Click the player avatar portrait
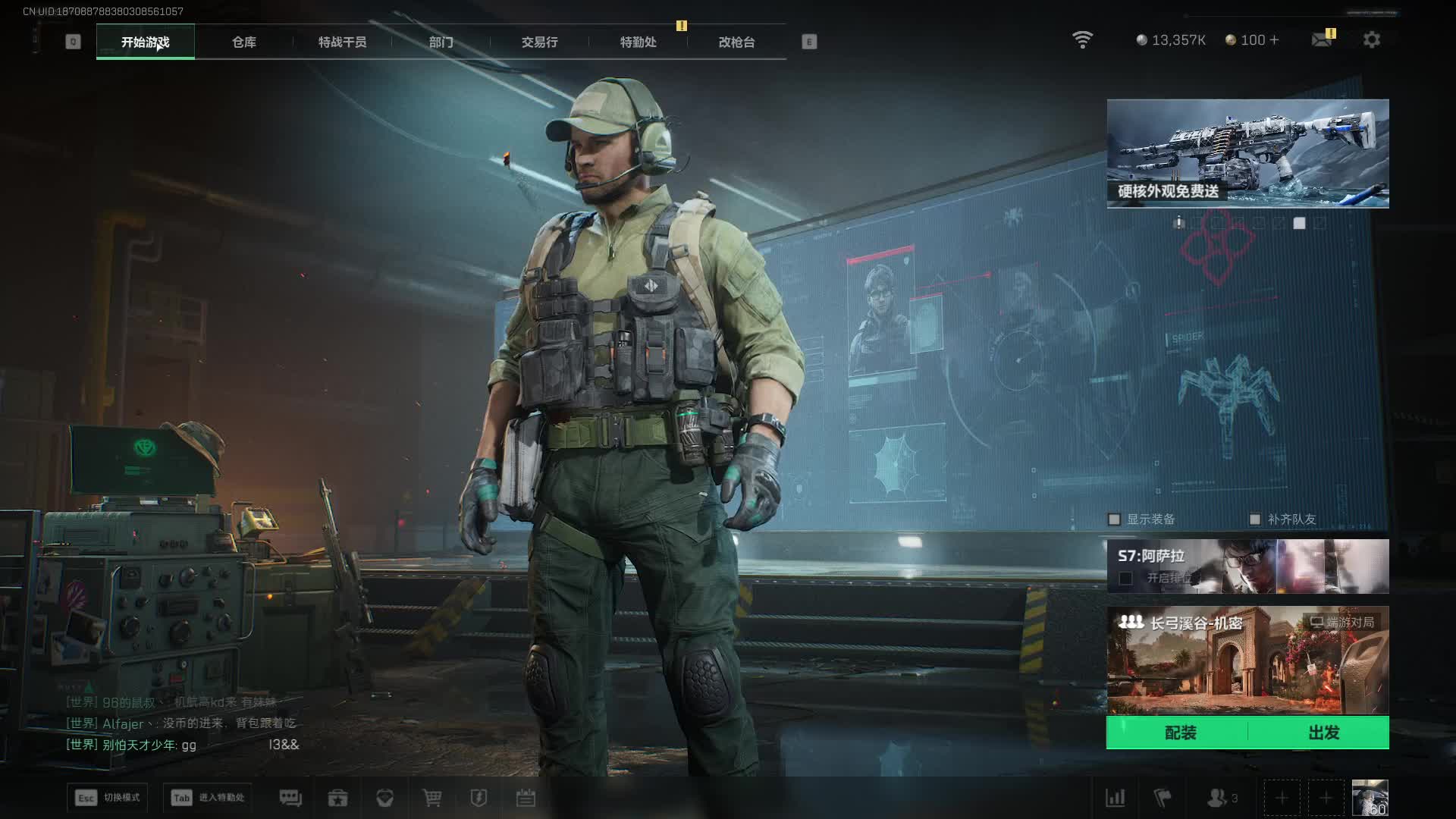1456x819 pixels. [1370, 798]
